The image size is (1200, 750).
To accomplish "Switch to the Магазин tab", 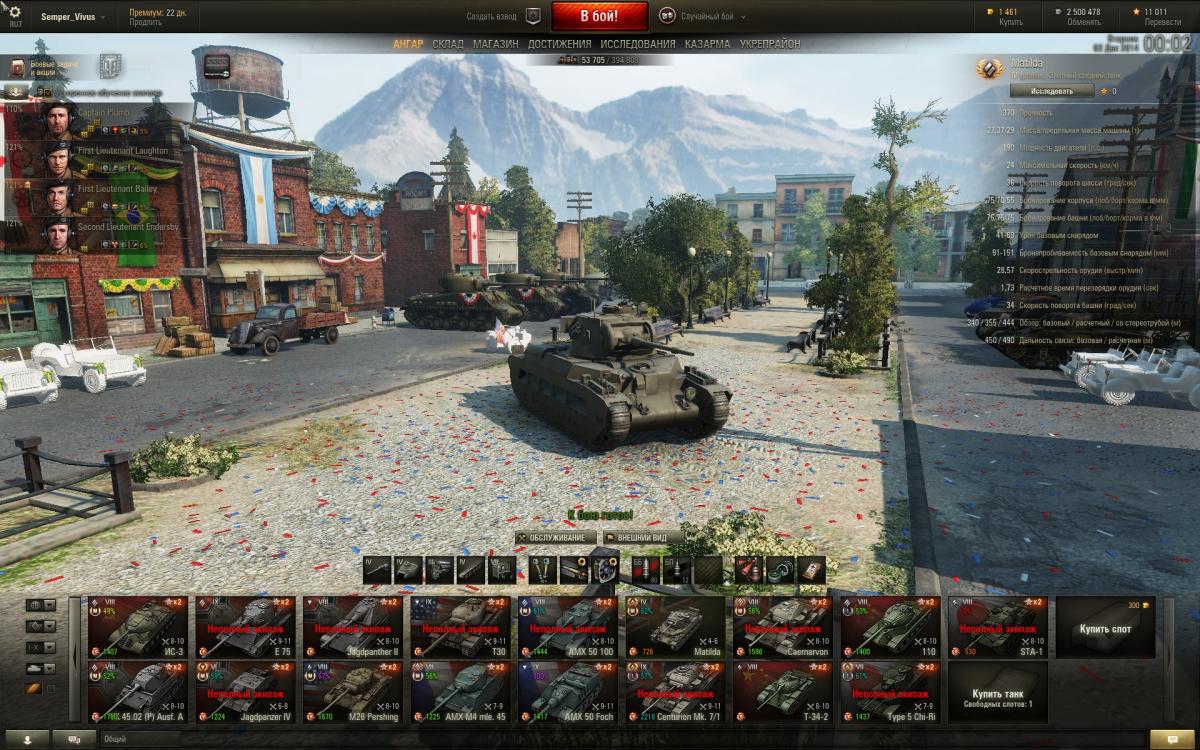I will click(496, 44).
